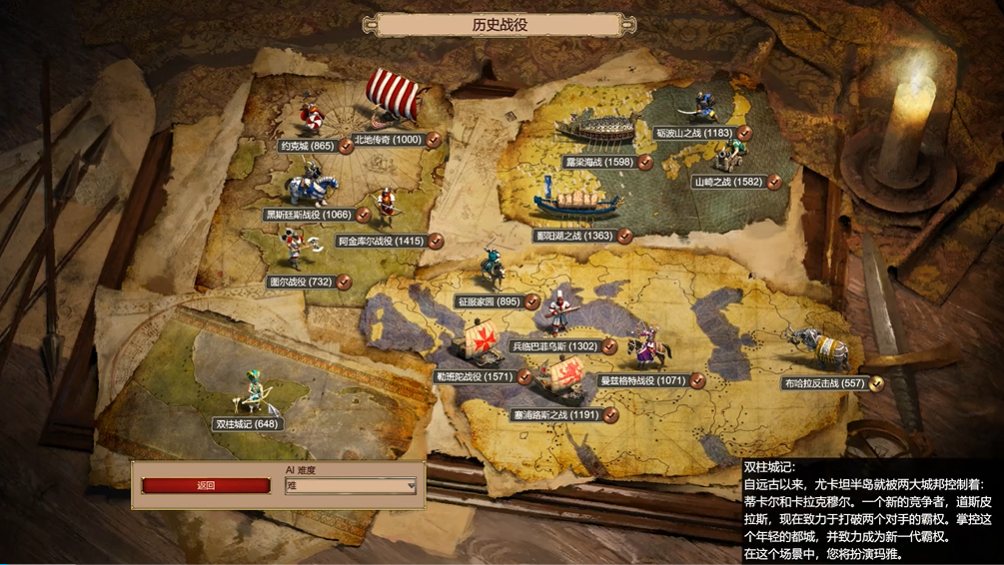The height and width of the screenshot is (565, 1004).
Task: Choose the 北地传奇 (1000) scenario
Action: [387, 140]
